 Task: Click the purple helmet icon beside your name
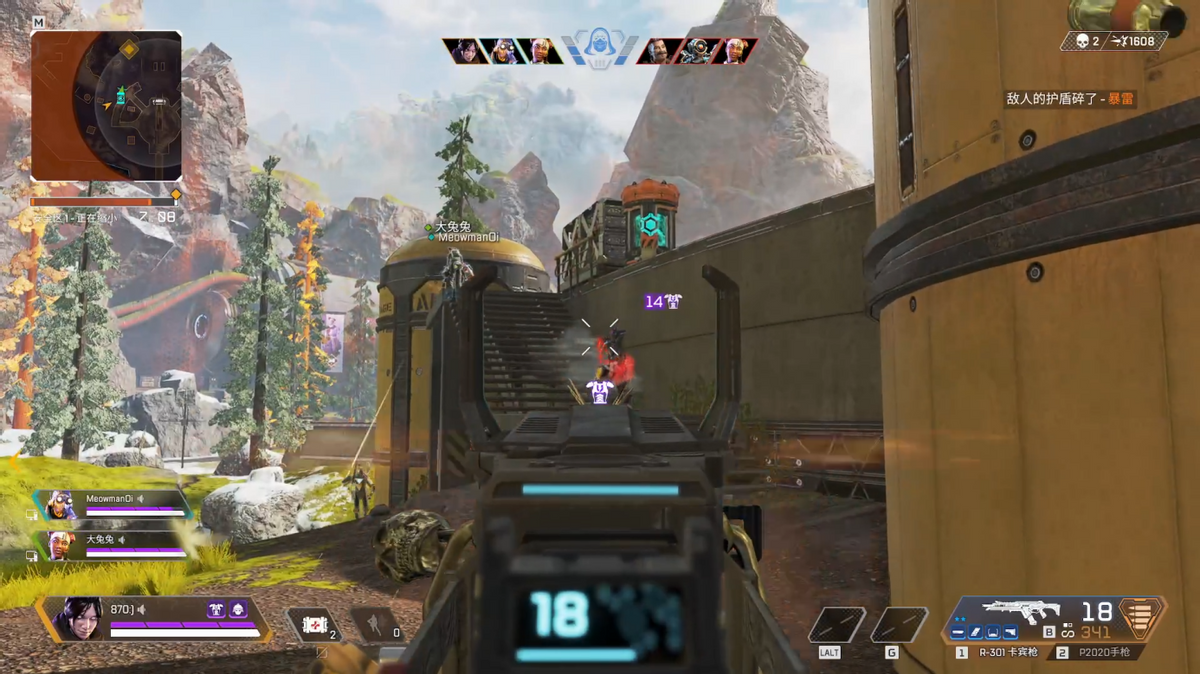click(x=238, y=609)
